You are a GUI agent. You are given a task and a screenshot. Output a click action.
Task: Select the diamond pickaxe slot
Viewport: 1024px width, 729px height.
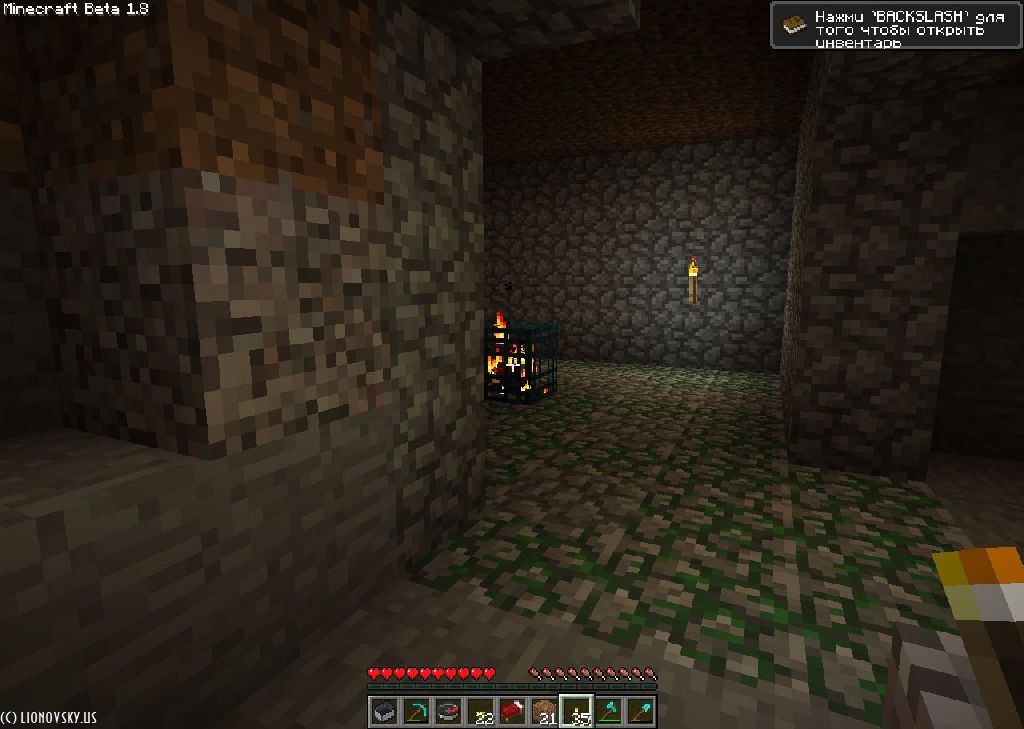416,712
